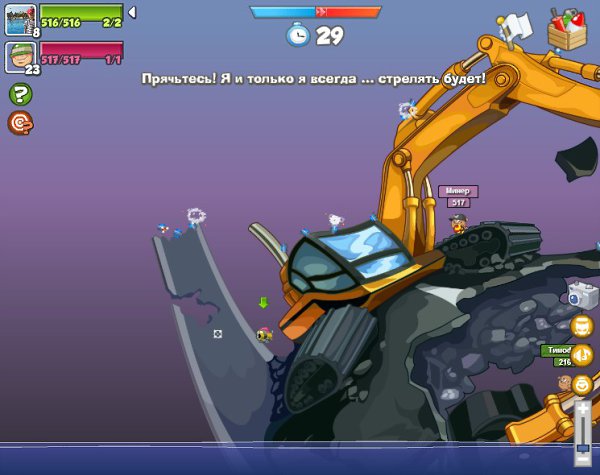
Task: Zoom out with the minus button
Action: [582, 459]
